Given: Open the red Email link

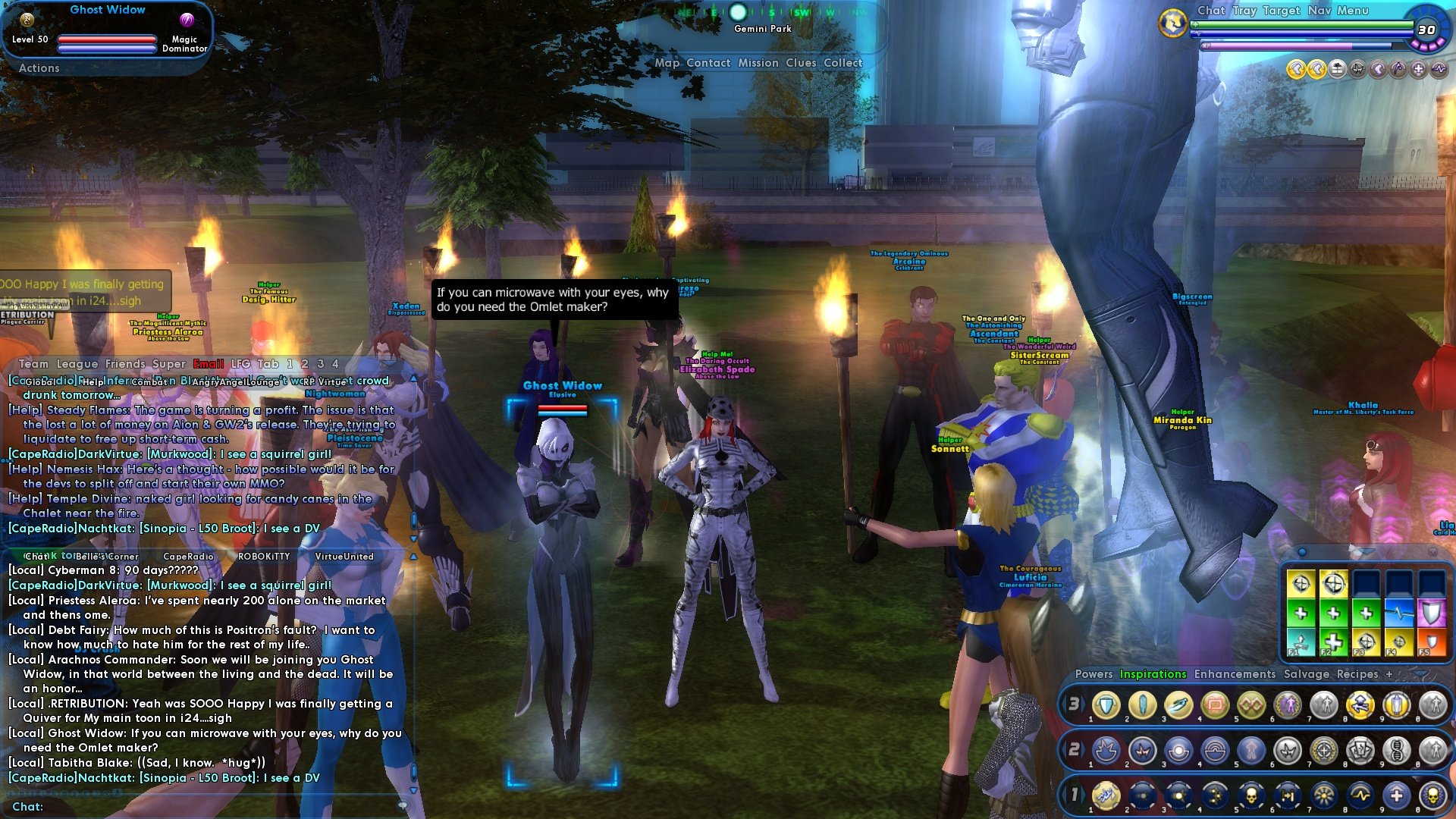Looking at the screenshot, I should (209, 364).
